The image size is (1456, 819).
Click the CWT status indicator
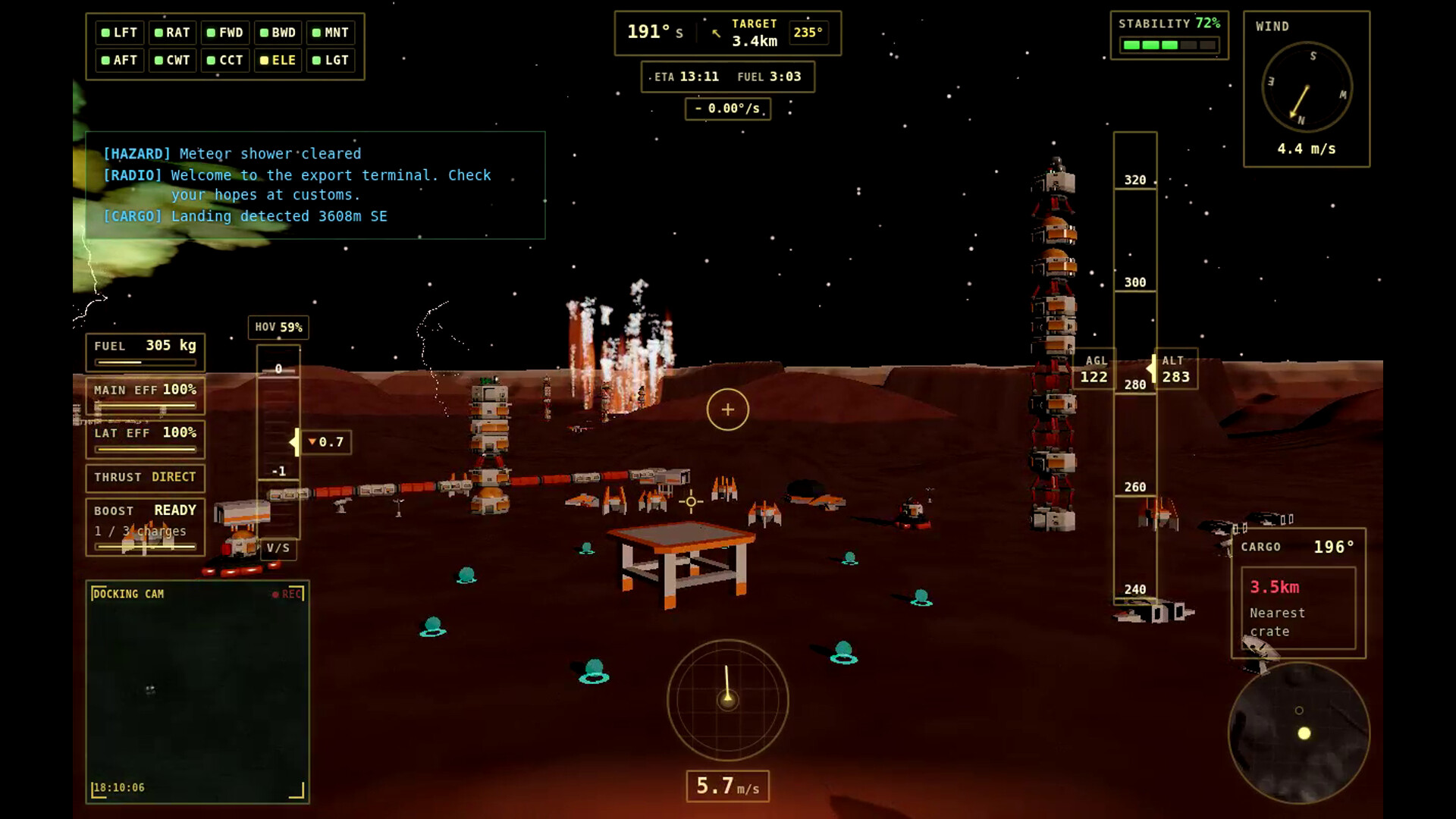(x=172, y=60)
